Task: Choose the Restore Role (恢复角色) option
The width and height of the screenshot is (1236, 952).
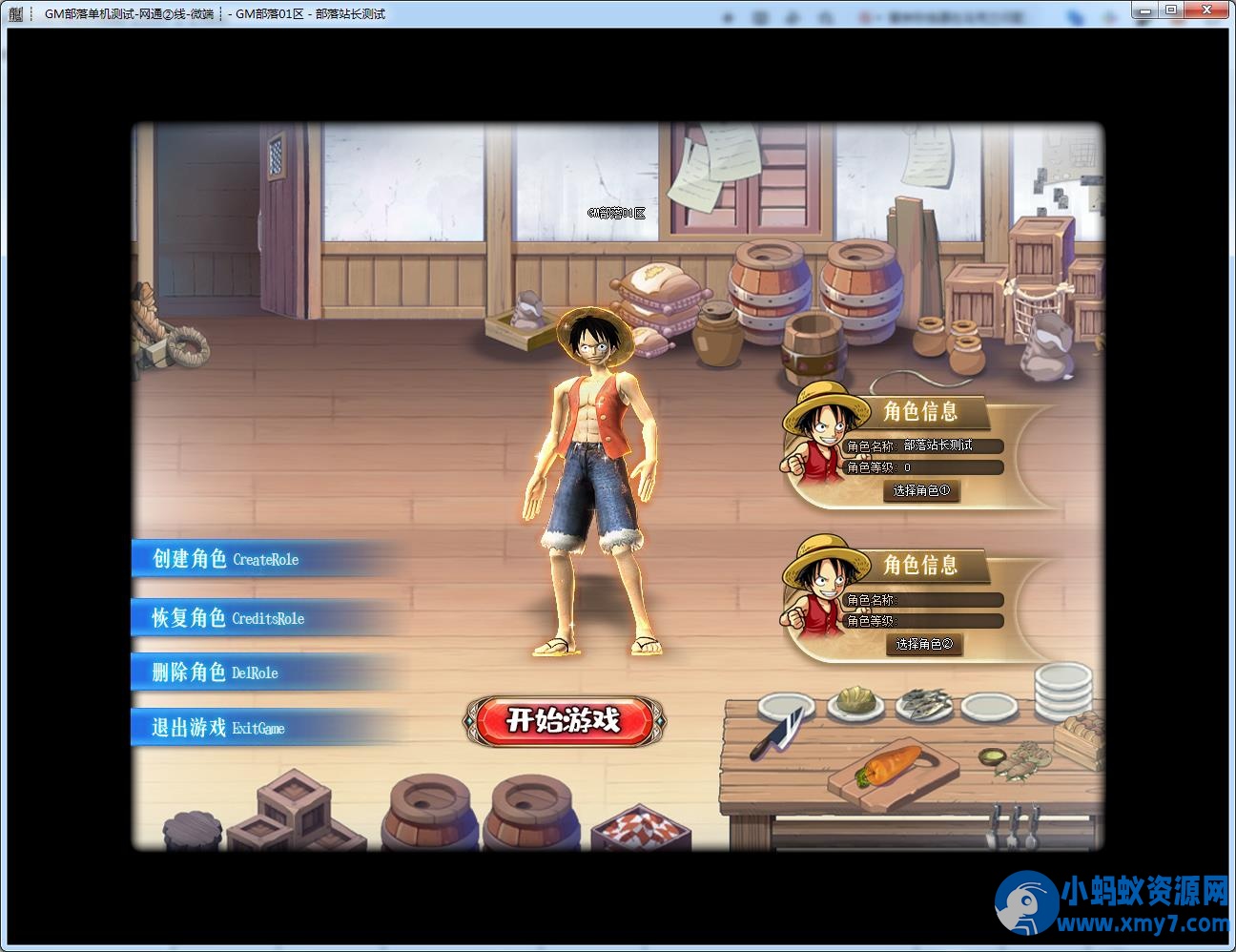Action: pyautogui.click(x=229, y=618)
